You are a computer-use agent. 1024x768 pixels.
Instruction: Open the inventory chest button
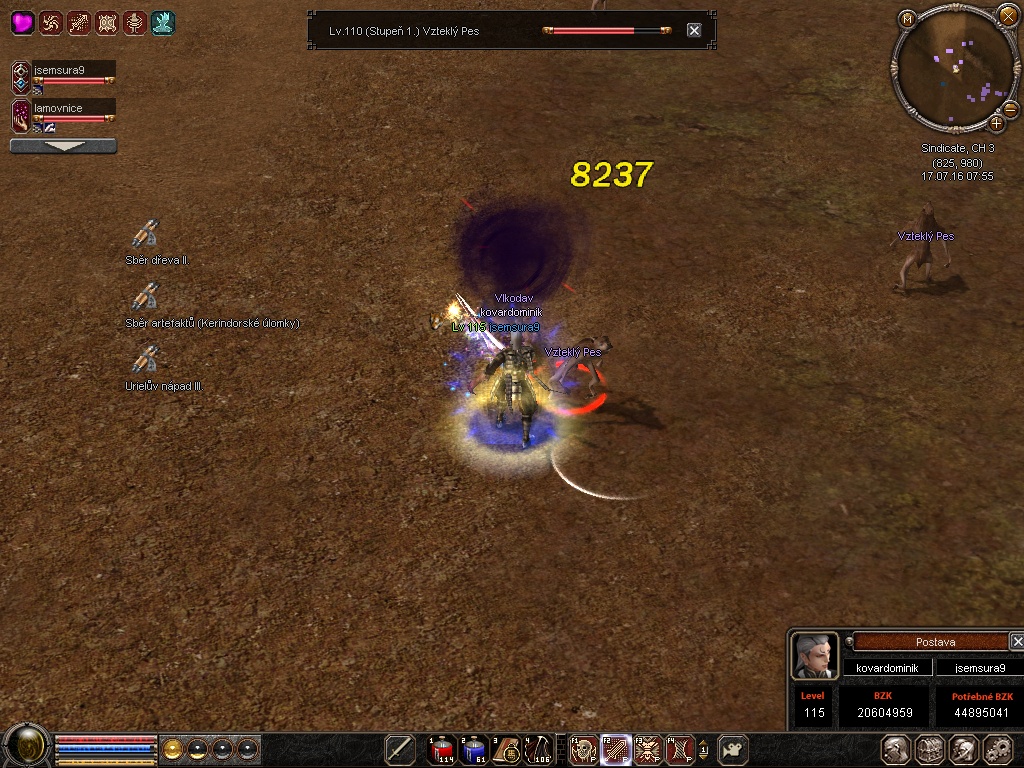(x=930, y=749)
